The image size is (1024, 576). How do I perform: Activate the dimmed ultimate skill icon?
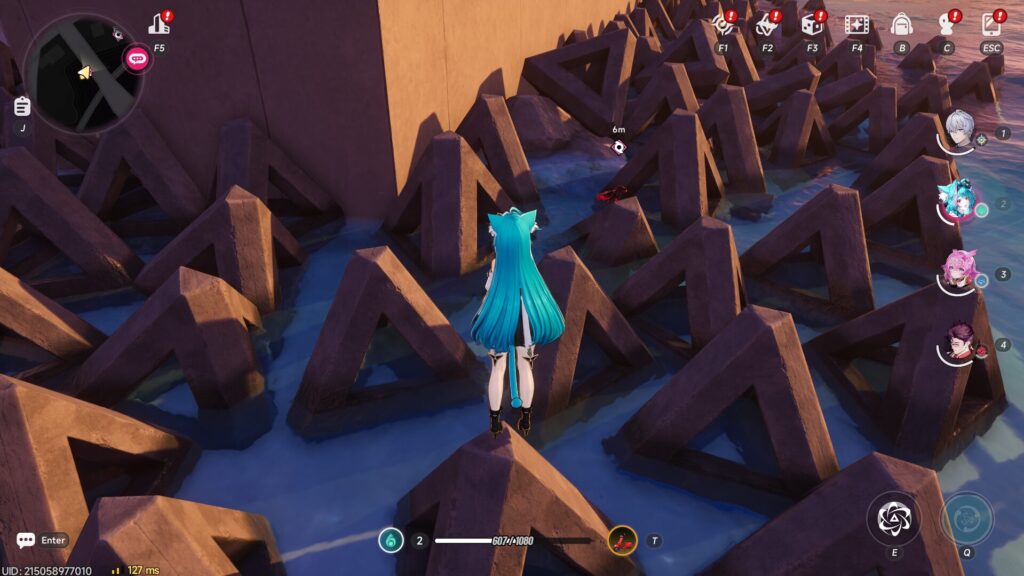[x=967, y=518]
